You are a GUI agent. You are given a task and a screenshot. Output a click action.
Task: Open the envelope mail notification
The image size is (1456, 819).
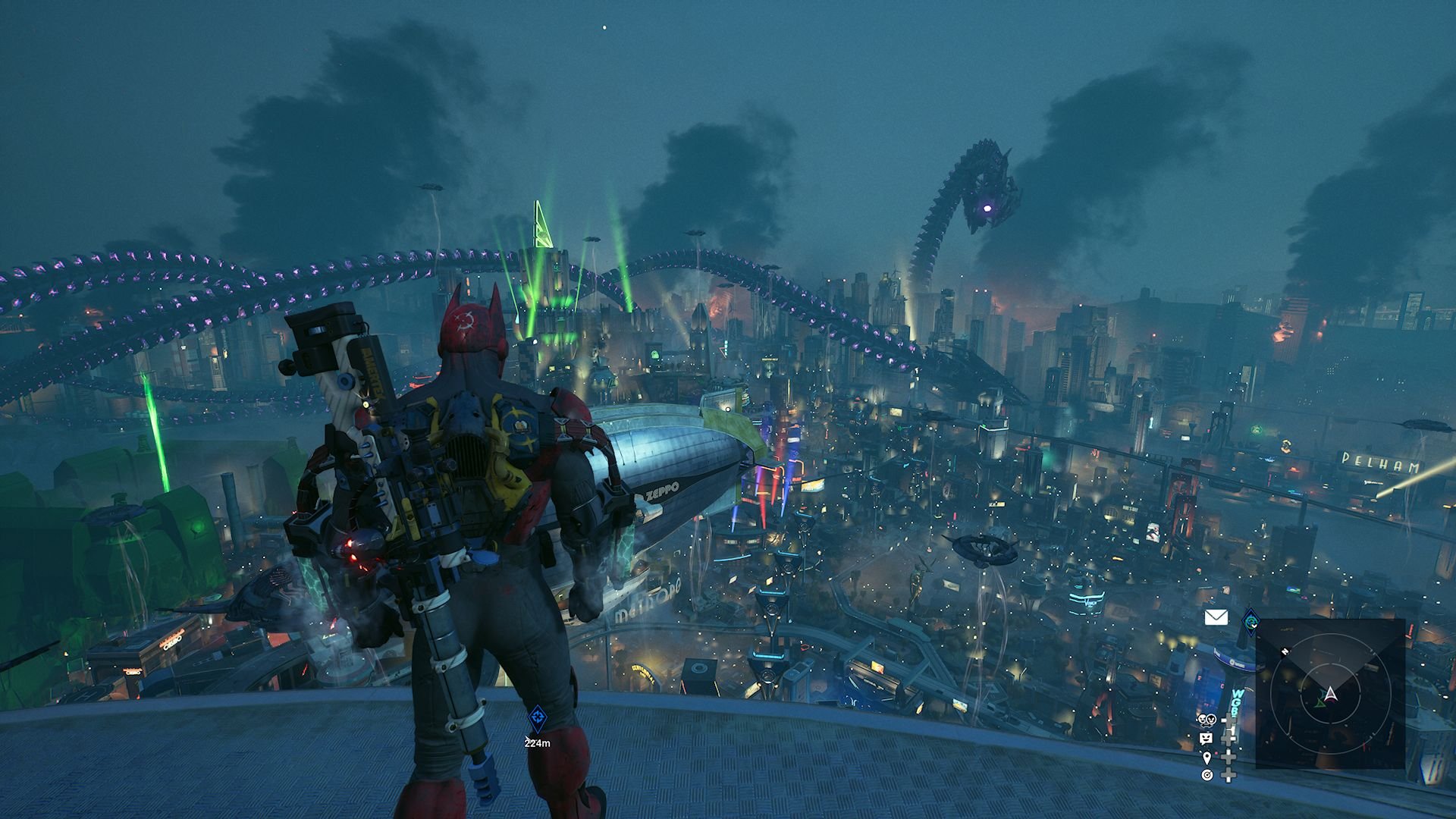1216,618
